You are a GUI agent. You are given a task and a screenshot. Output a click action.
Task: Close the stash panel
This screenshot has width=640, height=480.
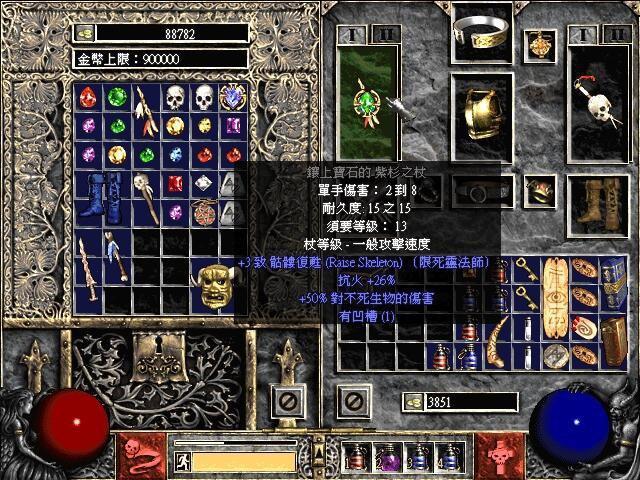click(287, 403)
